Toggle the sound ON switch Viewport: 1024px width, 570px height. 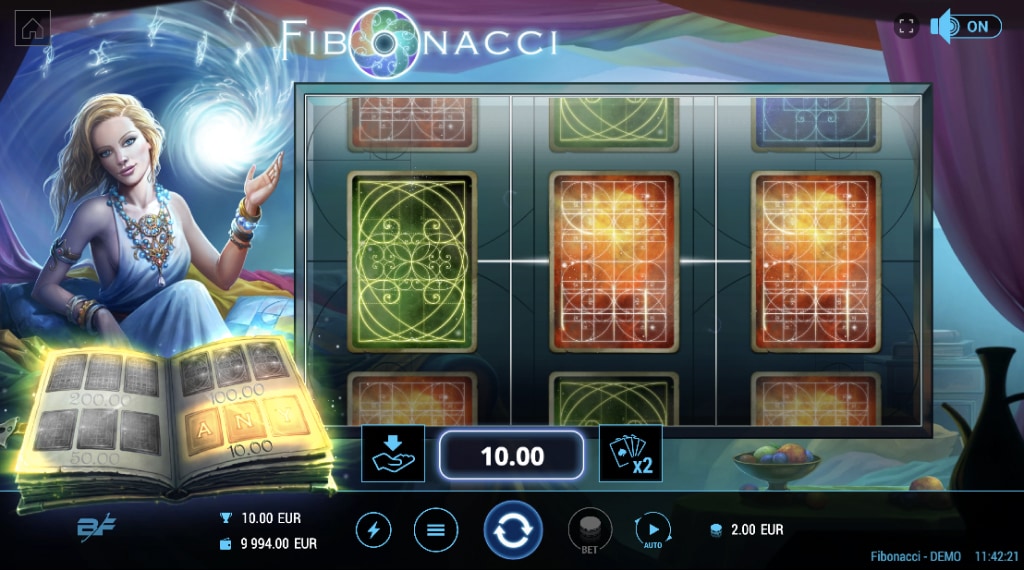[966, 27]
